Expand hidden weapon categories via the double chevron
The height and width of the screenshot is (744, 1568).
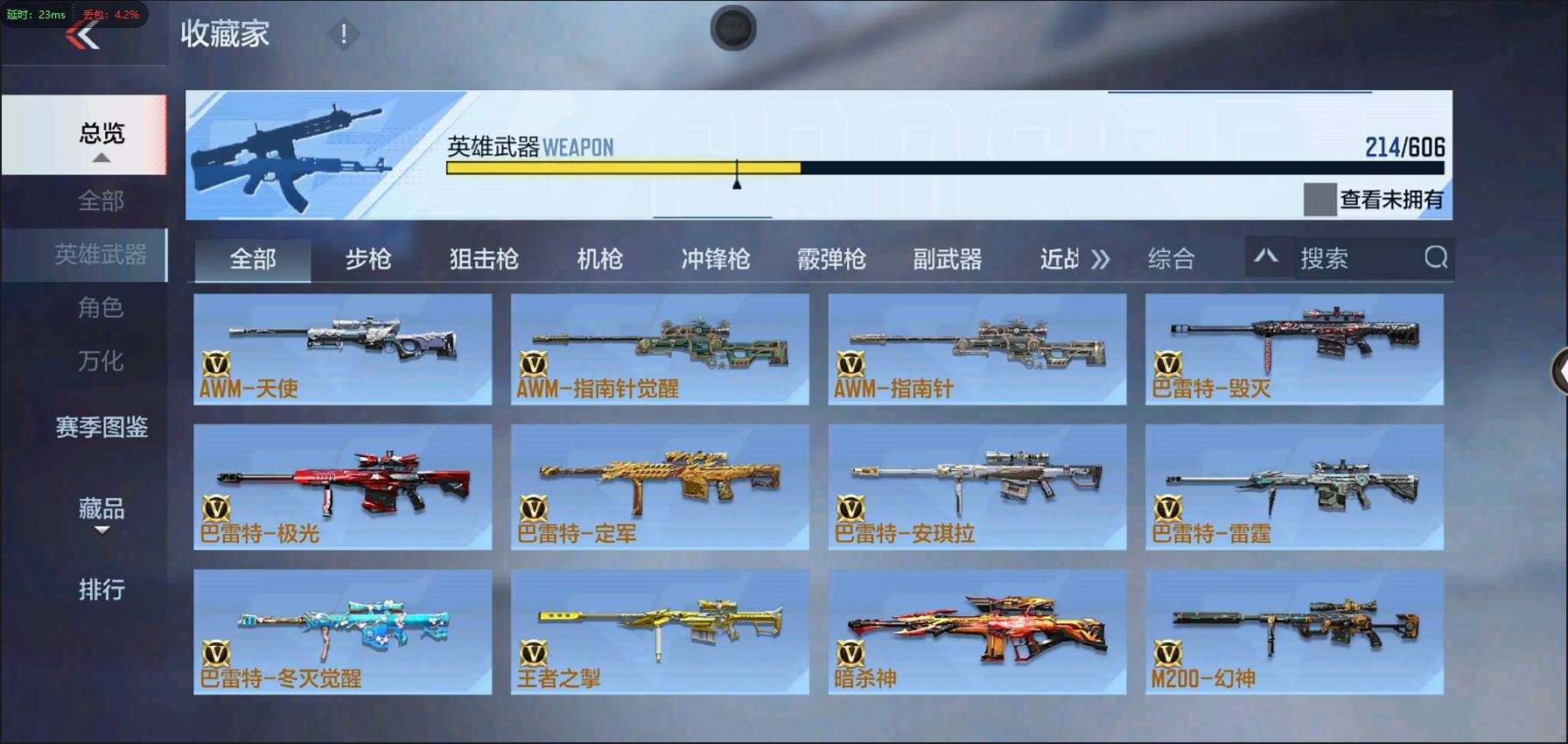[1102, 258]
